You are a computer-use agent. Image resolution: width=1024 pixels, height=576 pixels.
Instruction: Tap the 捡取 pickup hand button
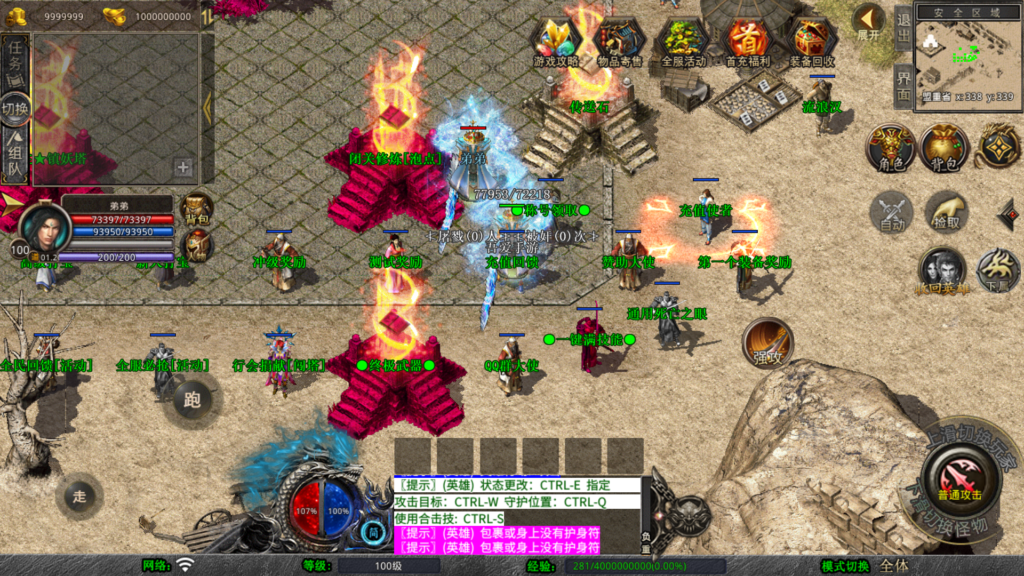coord(946,212)
